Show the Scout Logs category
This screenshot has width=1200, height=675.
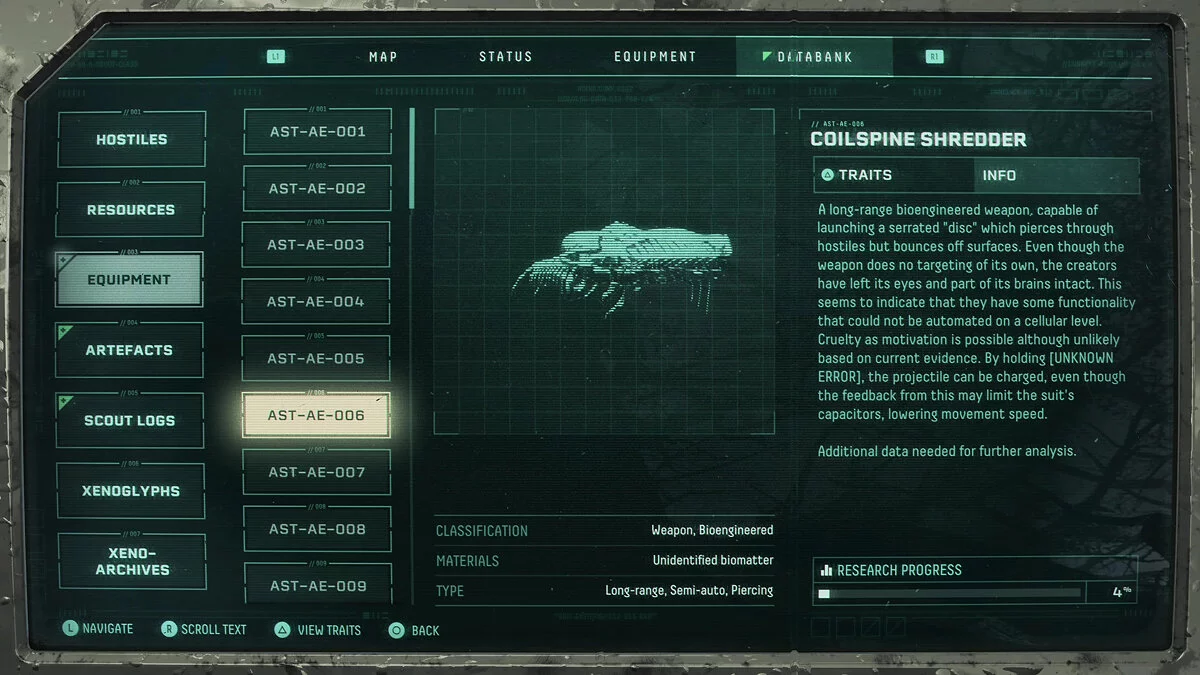tap(131, 420)
